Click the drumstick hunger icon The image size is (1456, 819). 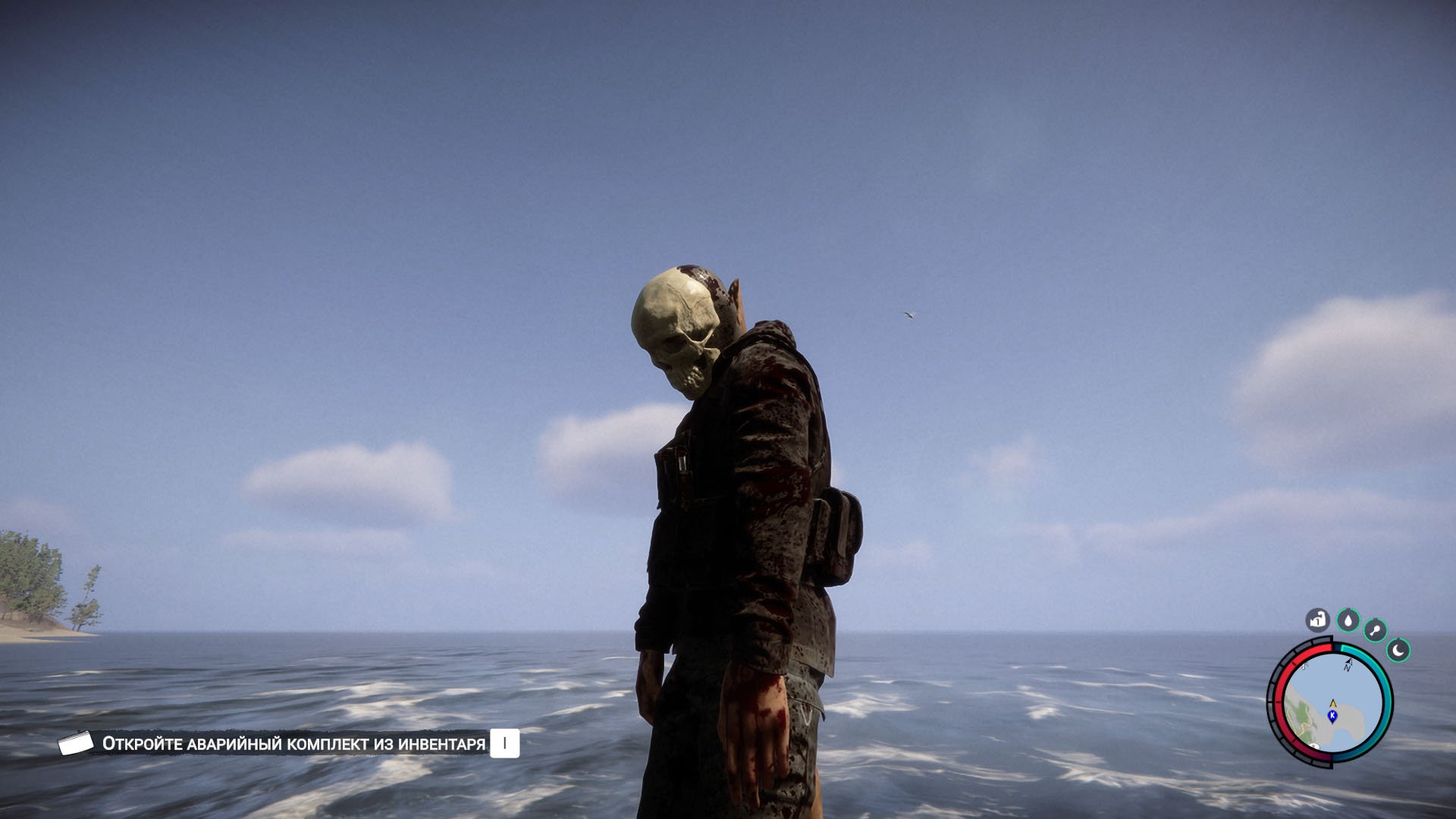1375,629
